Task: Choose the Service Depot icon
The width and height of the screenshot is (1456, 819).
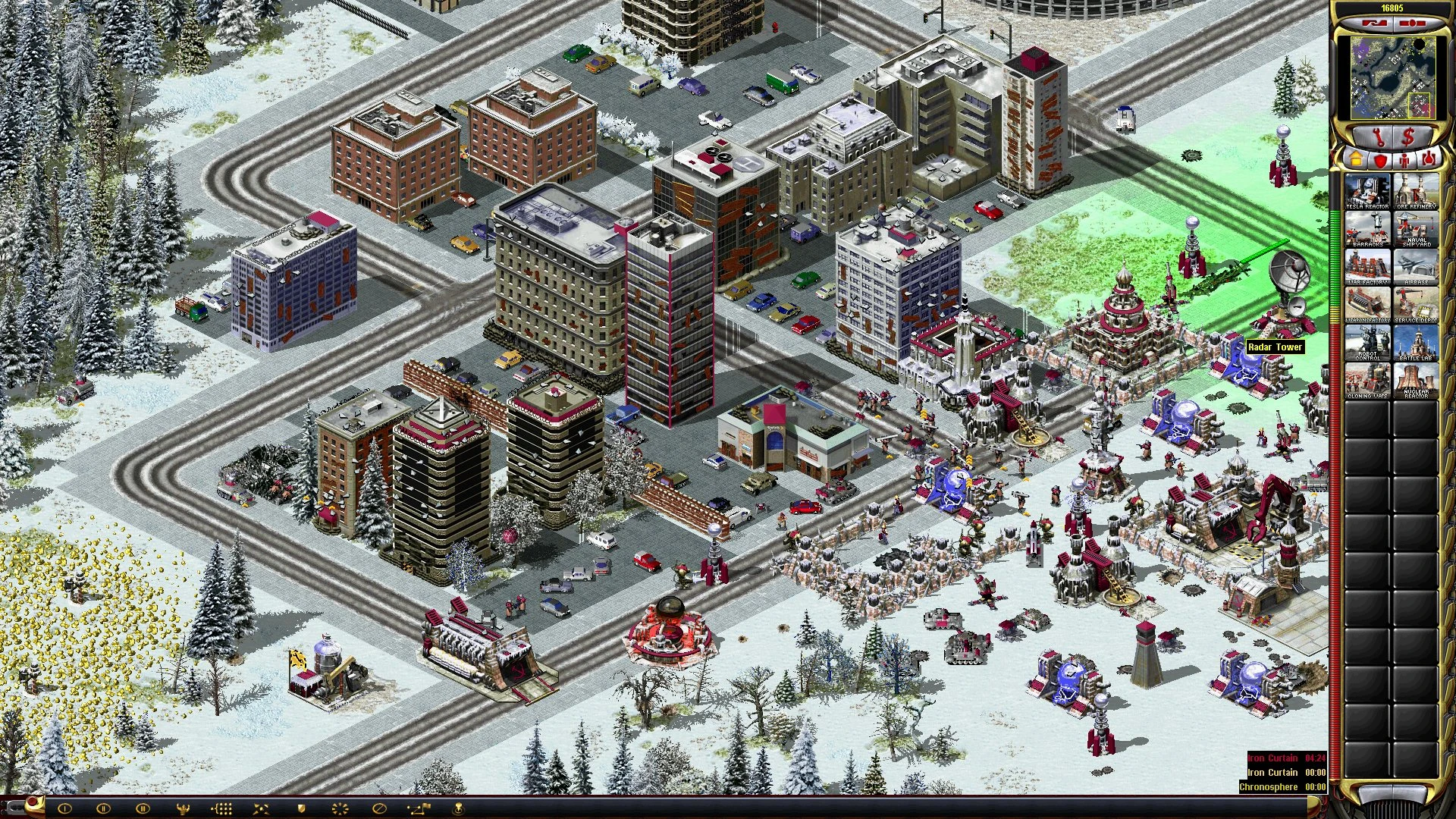Action: pos(1416,305)
